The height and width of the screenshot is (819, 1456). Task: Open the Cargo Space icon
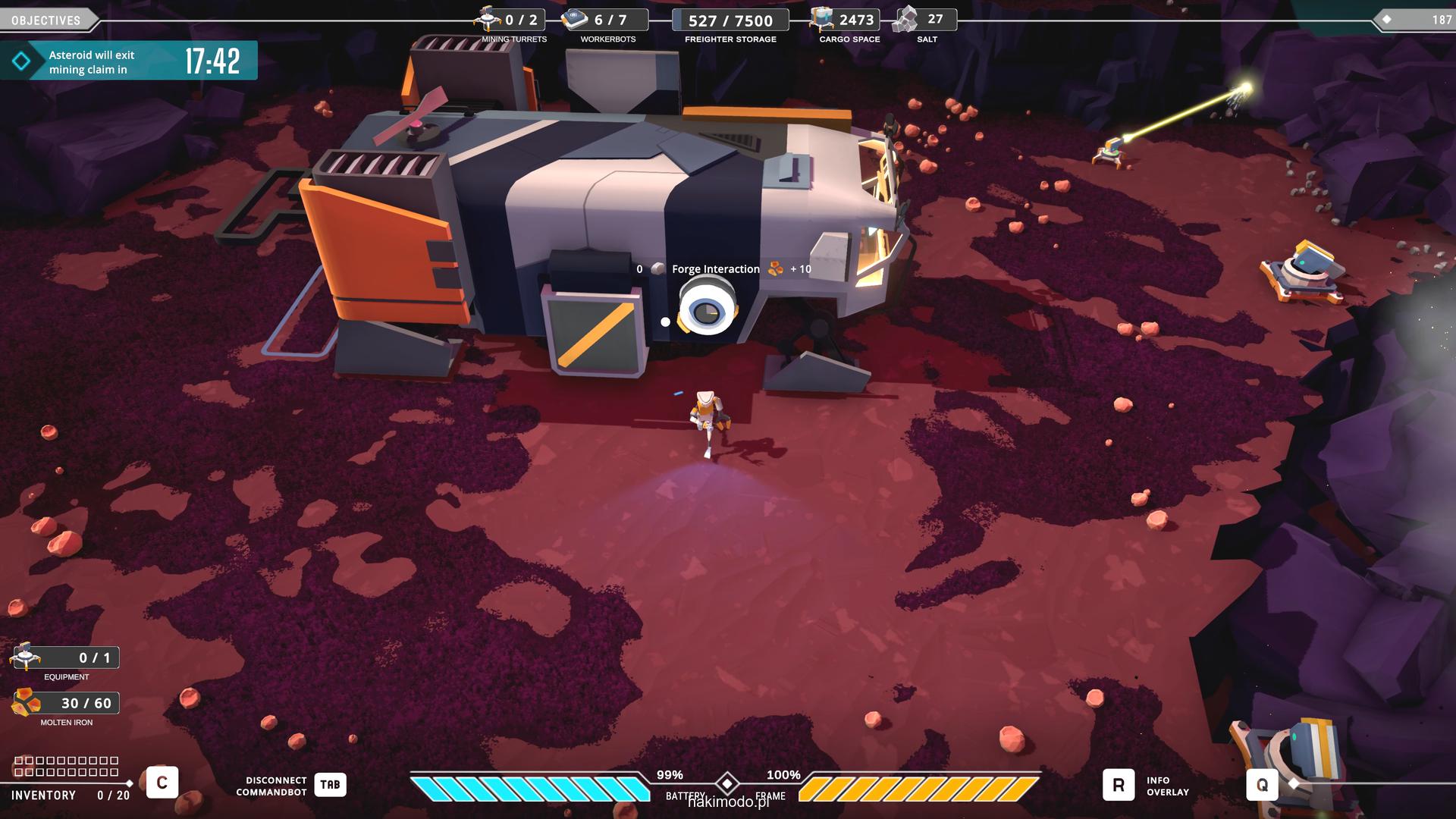[821, 20]
